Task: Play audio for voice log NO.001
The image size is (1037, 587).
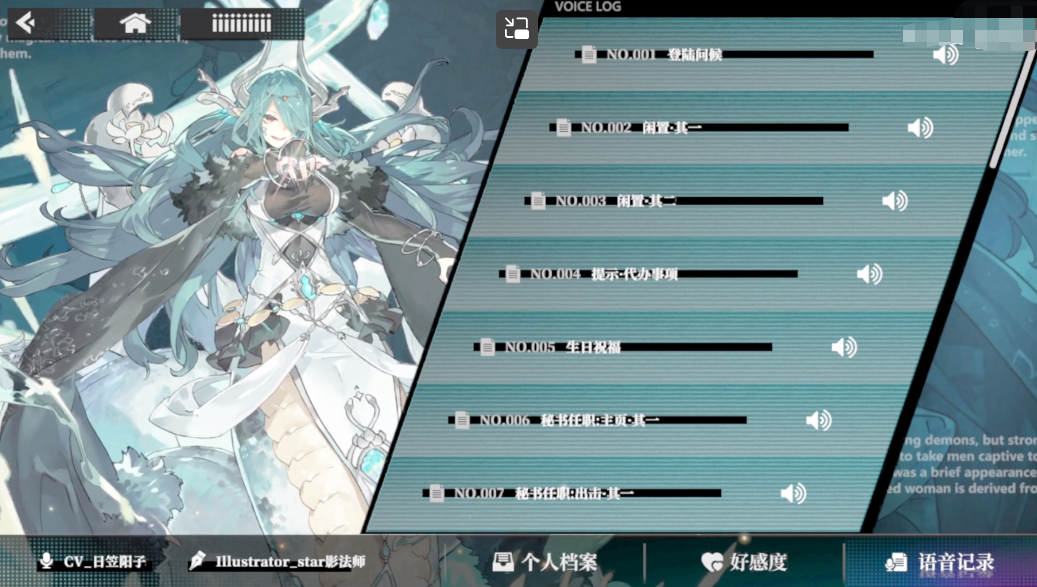Action: click(x=944, y=54)
